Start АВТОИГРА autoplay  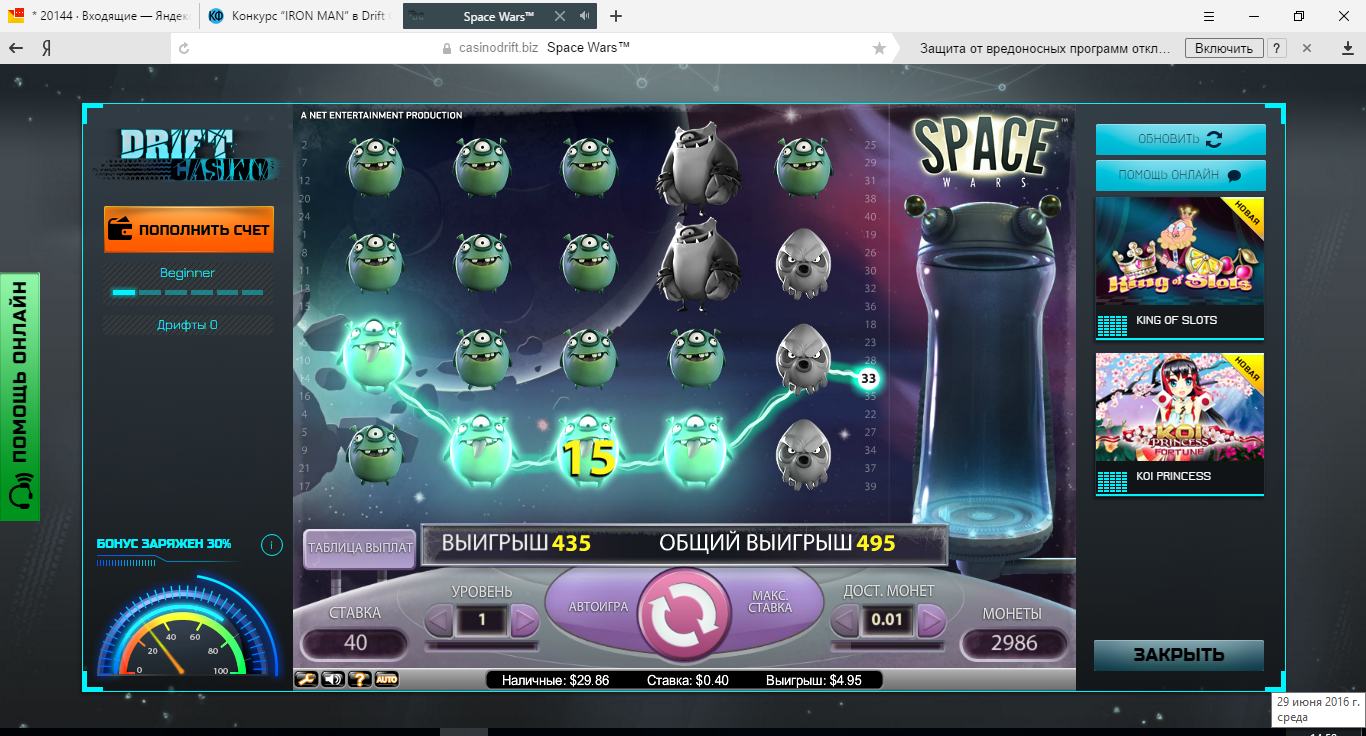tap(598, 607)
